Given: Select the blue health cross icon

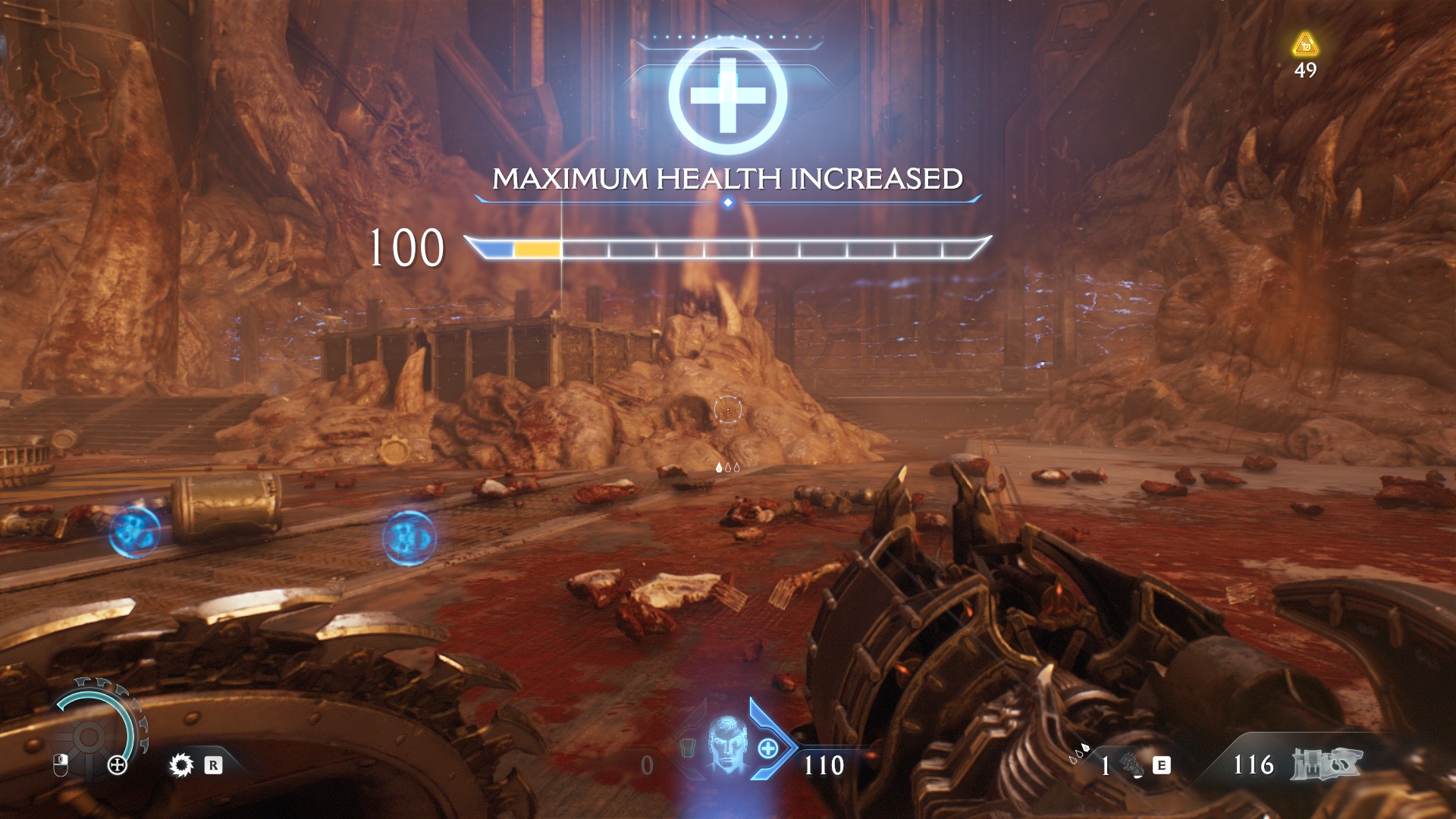Looking at the screenshot, I should pos(767,748).
